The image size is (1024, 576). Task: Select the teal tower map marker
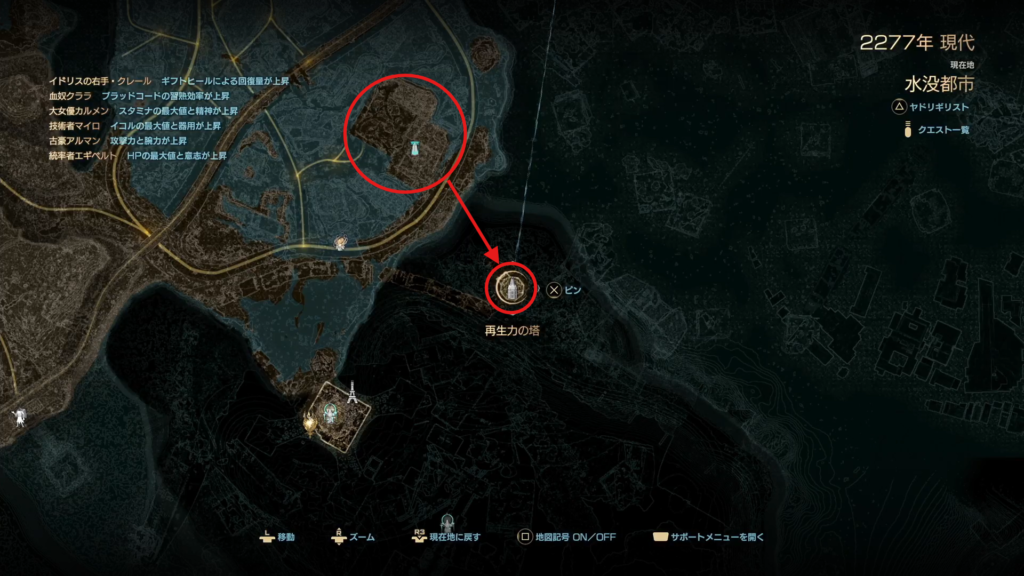412,148
